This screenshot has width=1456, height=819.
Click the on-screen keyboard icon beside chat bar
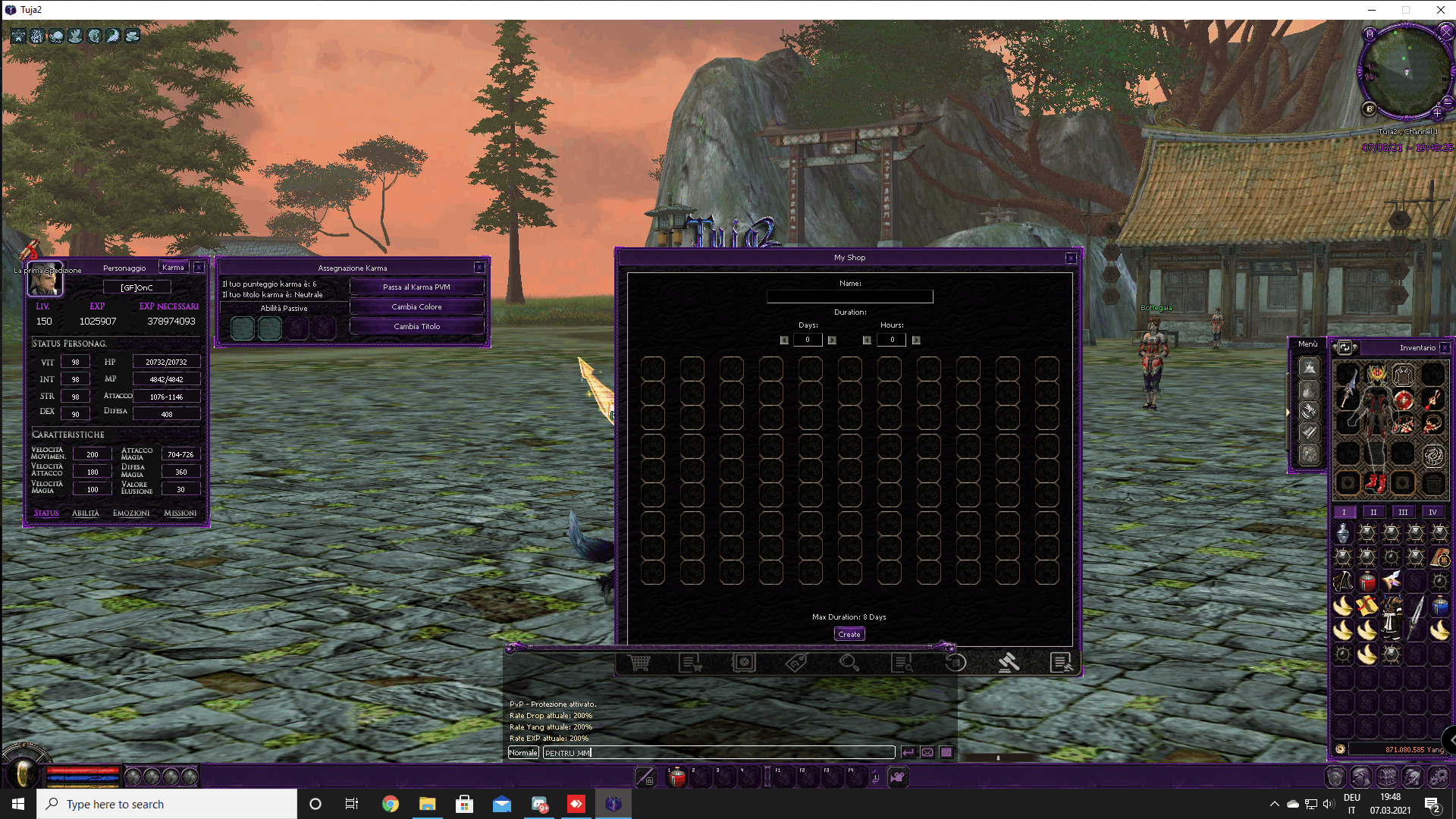click(x=946, y=752)
